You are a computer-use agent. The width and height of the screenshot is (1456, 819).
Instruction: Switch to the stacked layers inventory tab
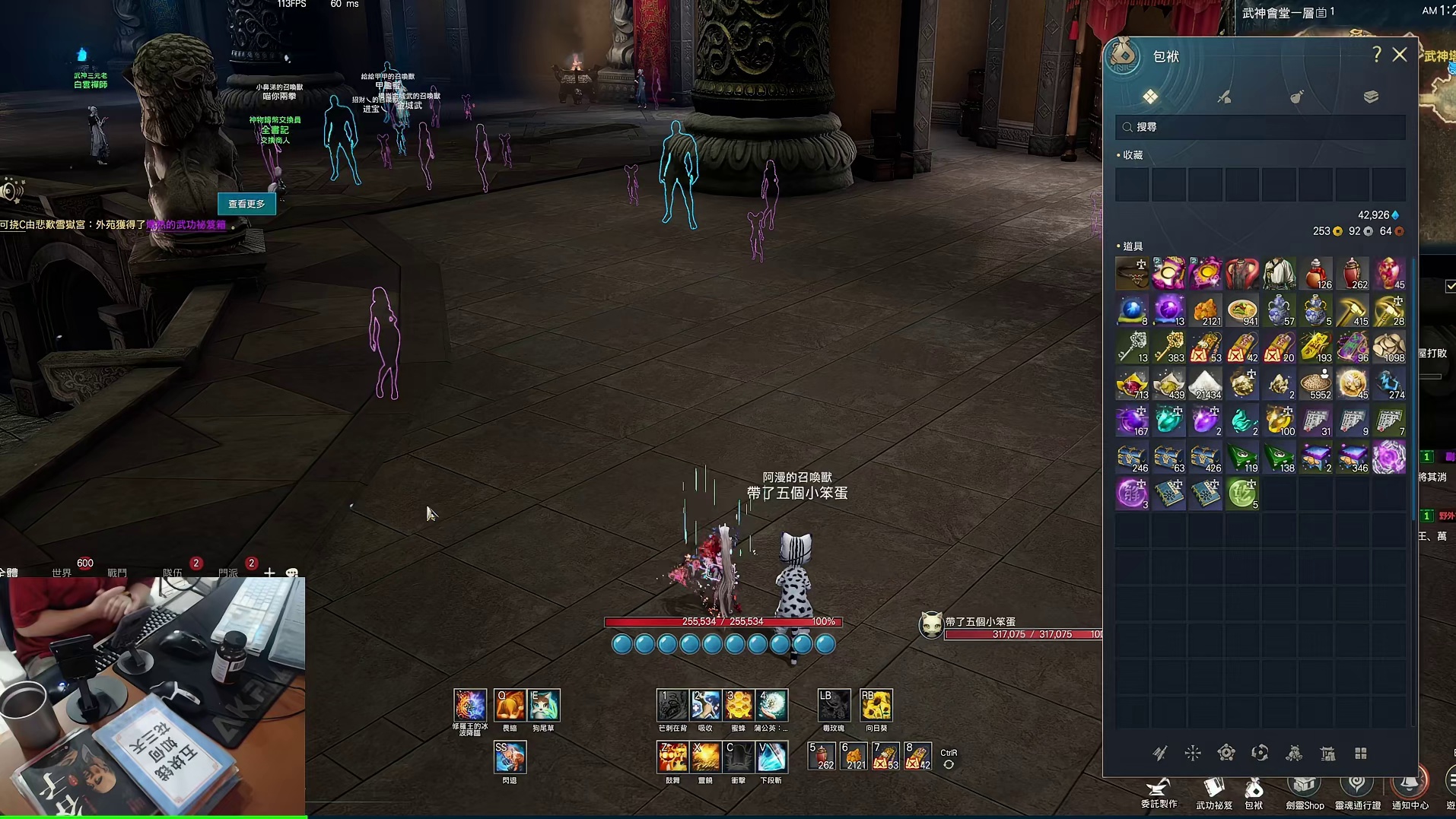coord(1371,97)
